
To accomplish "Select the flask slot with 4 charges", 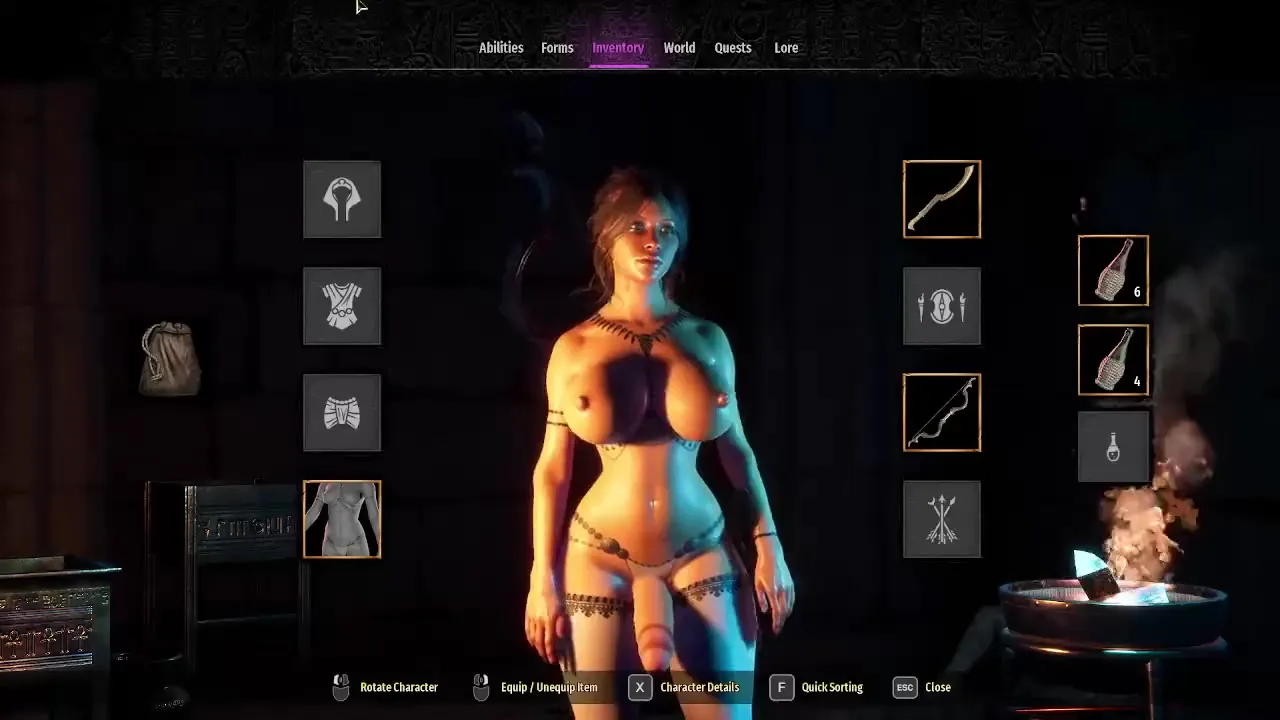I will click(1113, 360).
